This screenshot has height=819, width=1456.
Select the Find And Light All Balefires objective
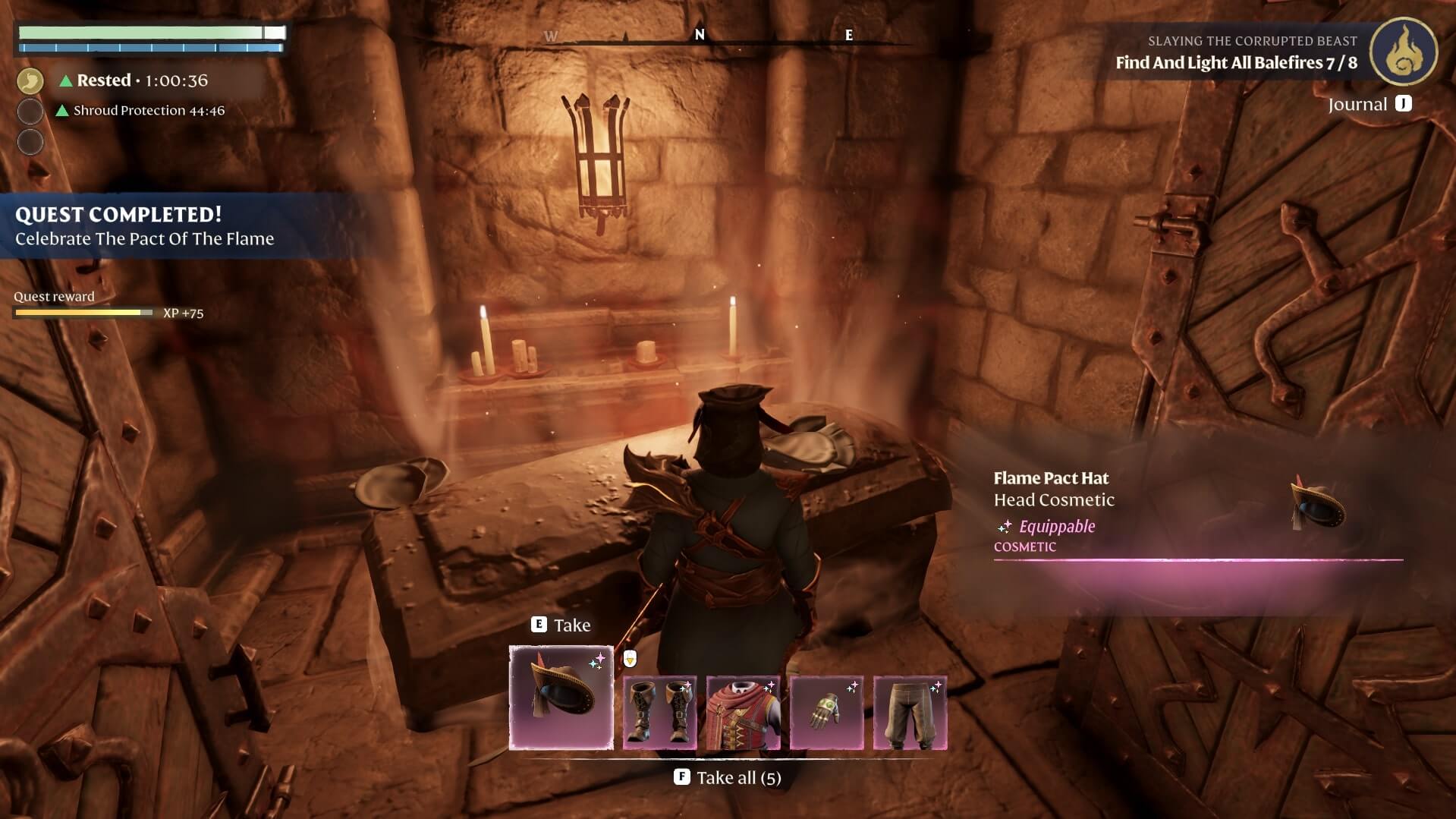(1236, 62)
